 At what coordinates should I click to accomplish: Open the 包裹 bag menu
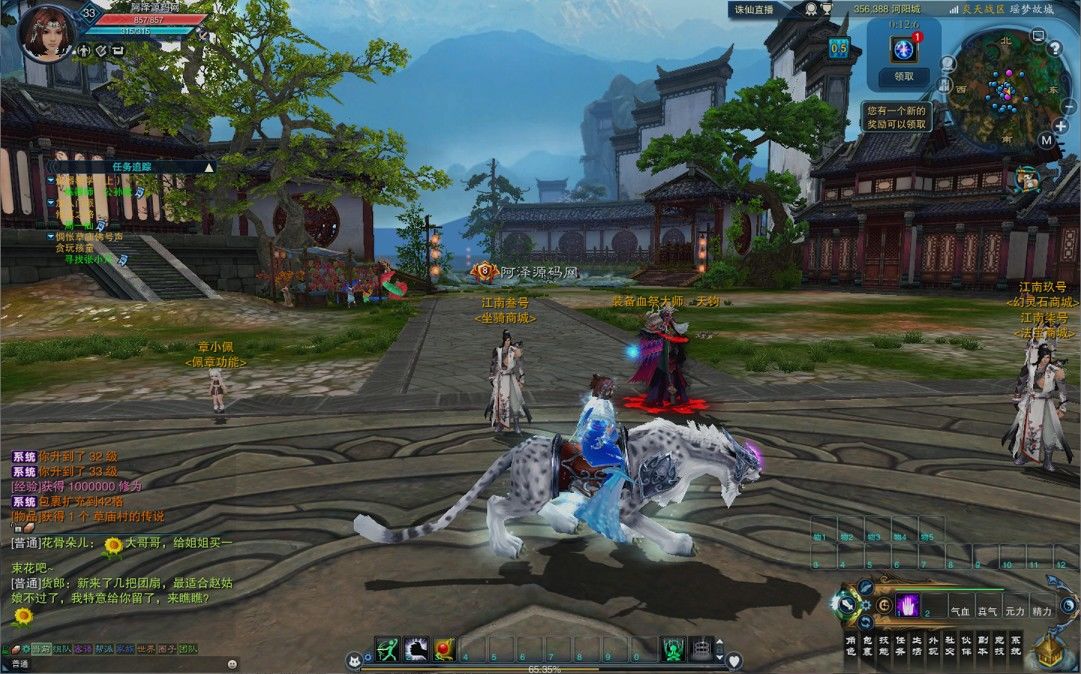[868, 644]
